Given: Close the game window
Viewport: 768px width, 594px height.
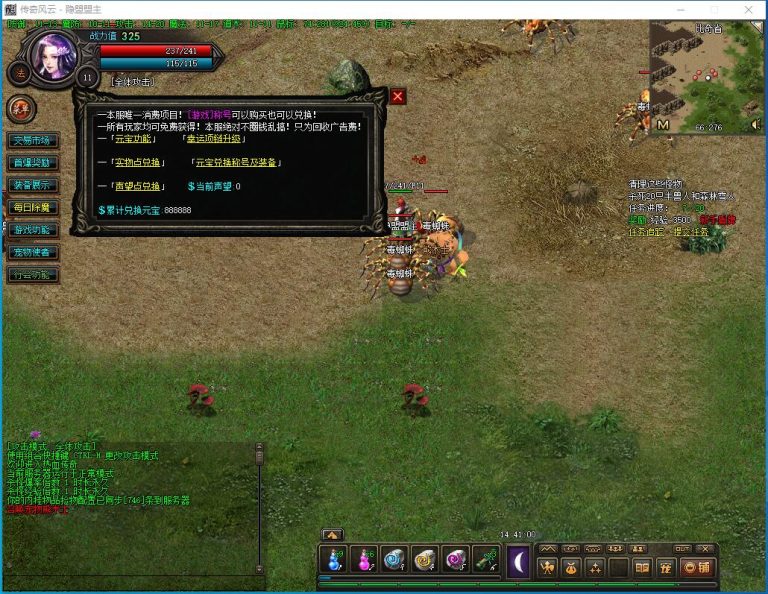Looking at the screenshot, I should click(x=750, y=9).
